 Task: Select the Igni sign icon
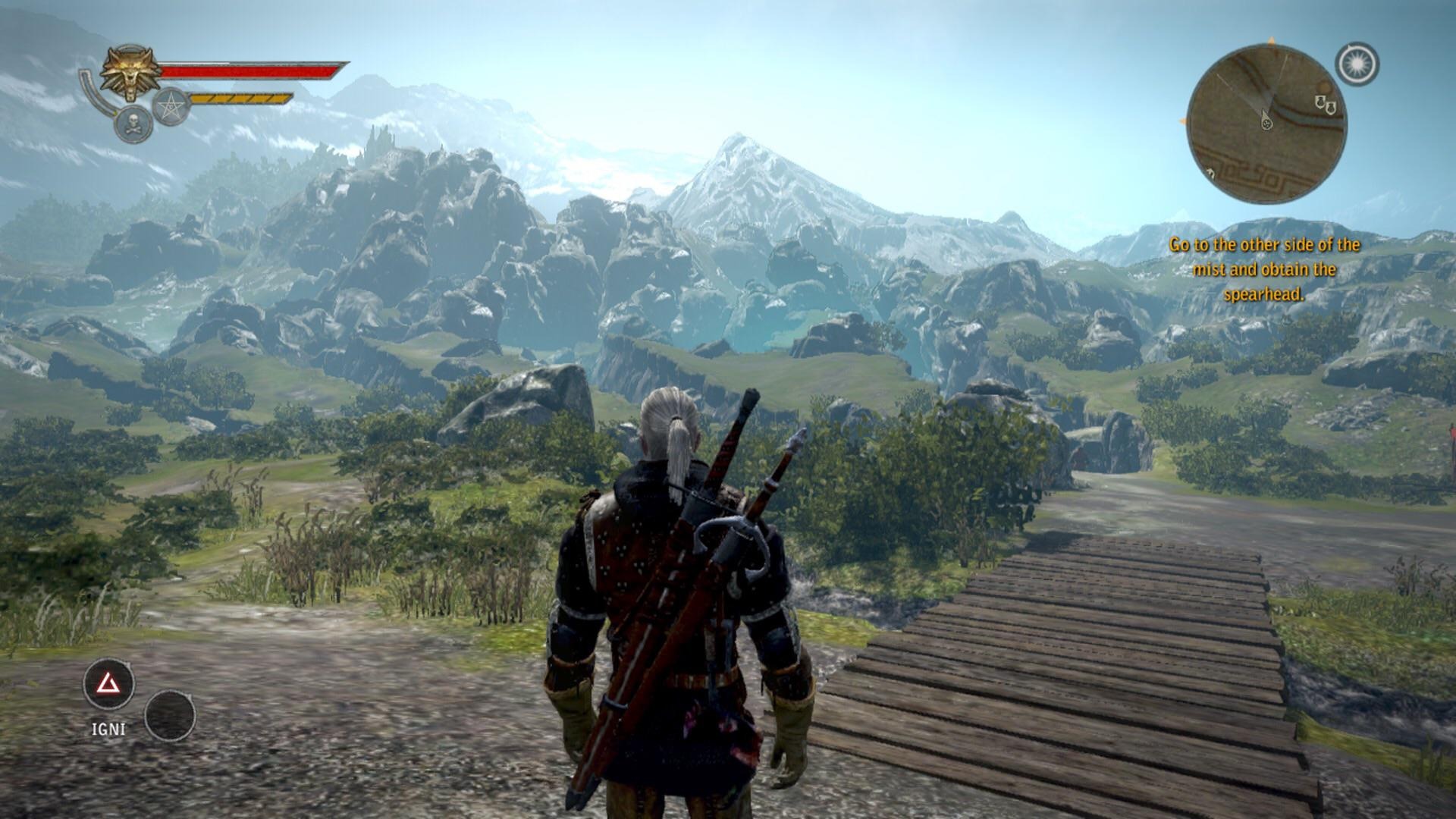click(x=109, y=684)
